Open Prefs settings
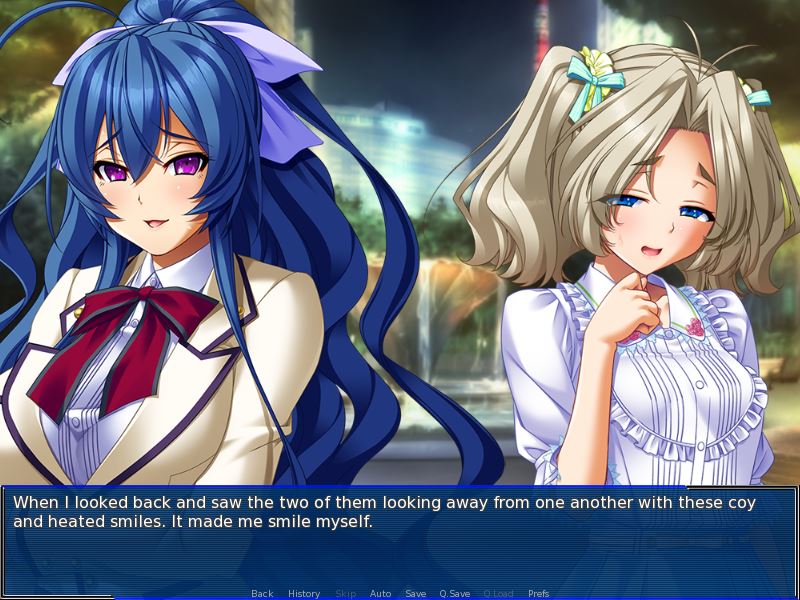 tap(538, 594)
